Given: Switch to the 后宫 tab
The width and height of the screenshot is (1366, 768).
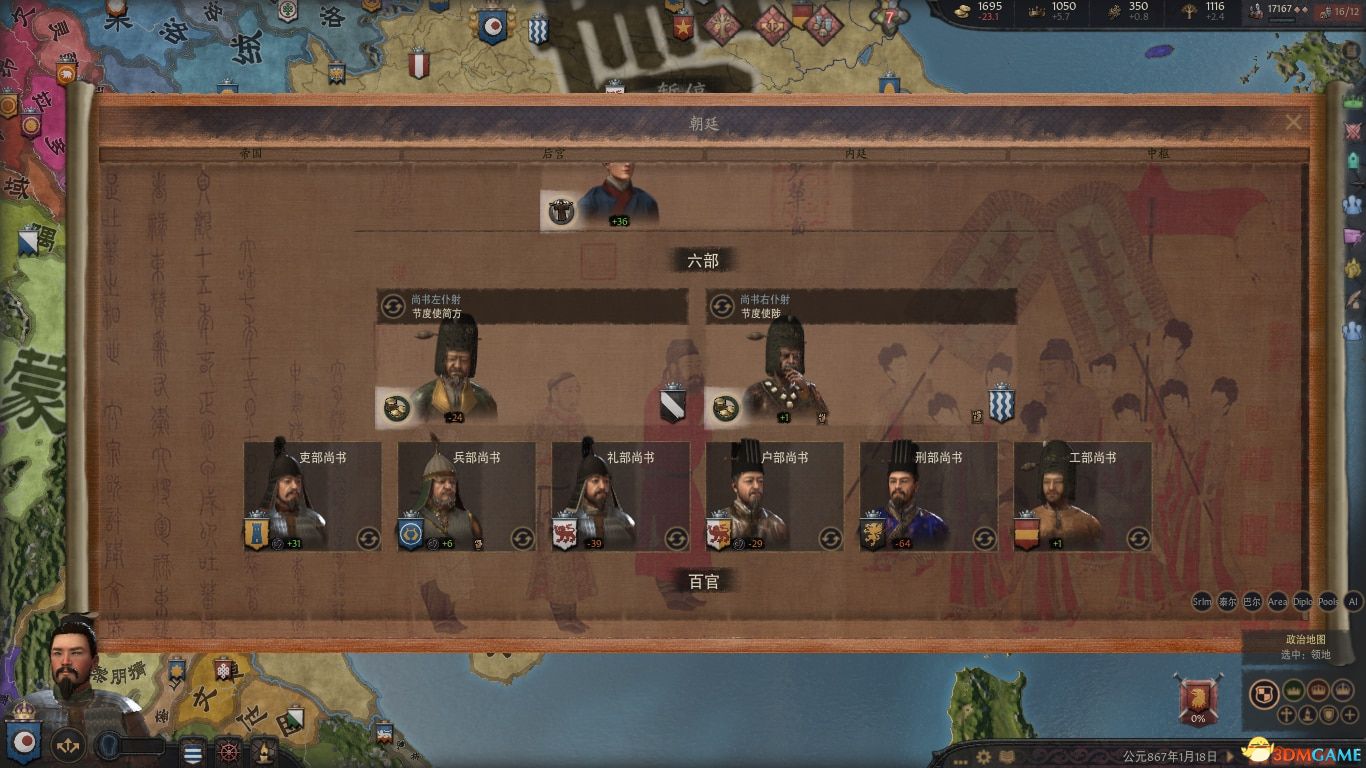Looking at the screenshot, I should pos(553,155).
